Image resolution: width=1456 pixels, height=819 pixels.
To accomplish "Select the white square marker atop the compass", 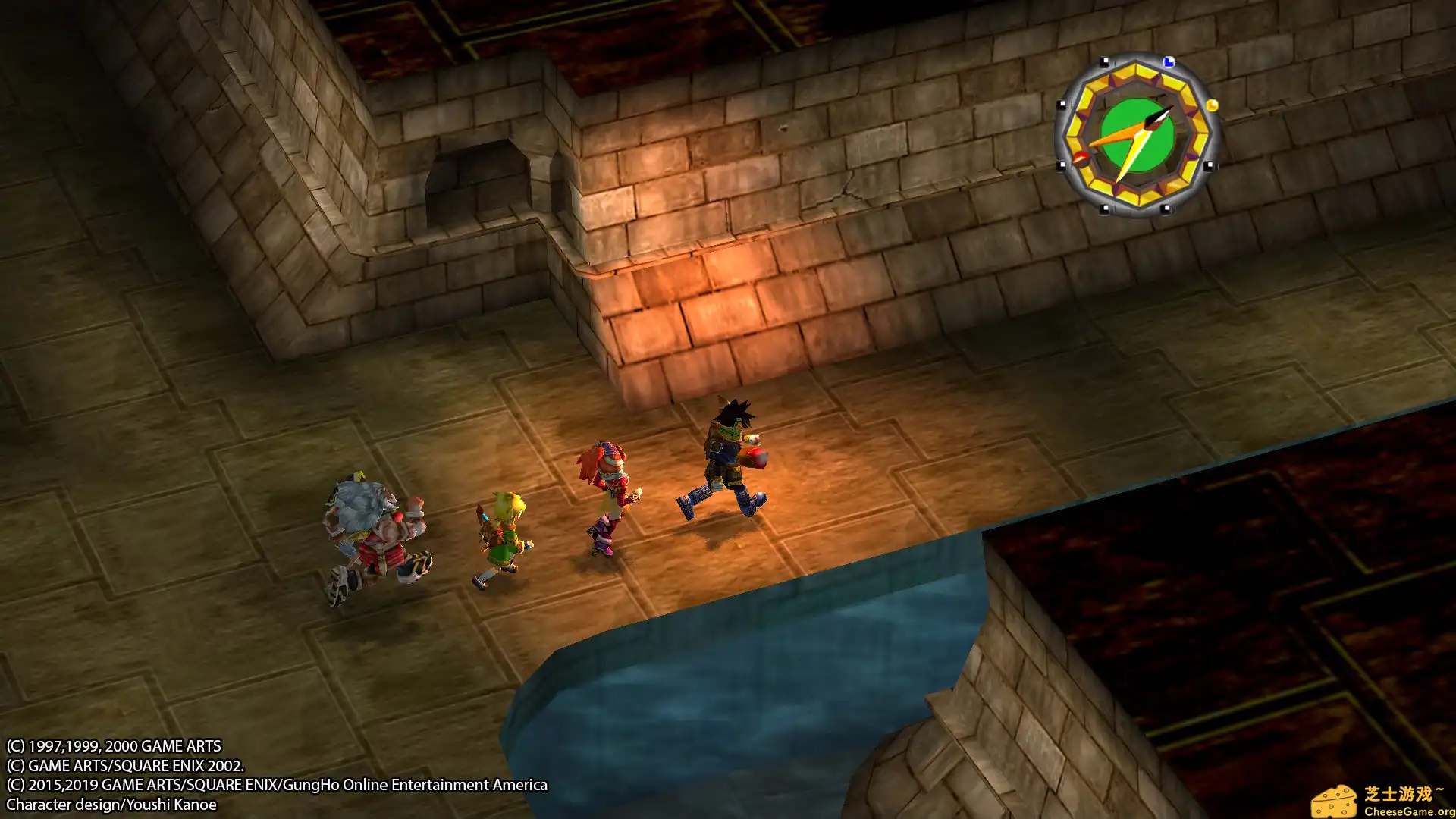I will pyautogui.click(x=1105, y=61).
